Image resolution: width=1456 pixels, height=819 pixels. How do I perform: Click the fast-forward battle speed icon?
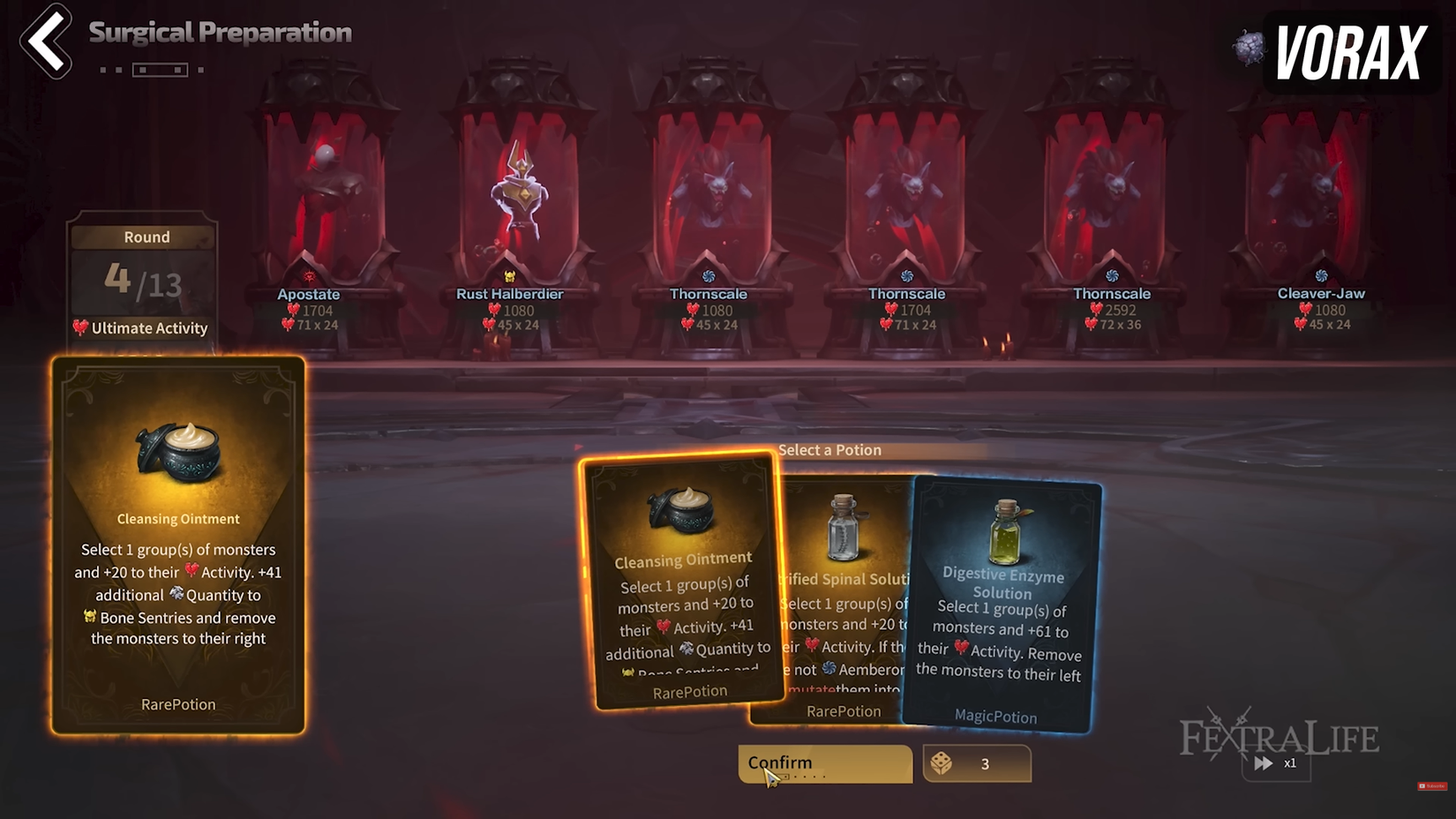coord(1263,763)
